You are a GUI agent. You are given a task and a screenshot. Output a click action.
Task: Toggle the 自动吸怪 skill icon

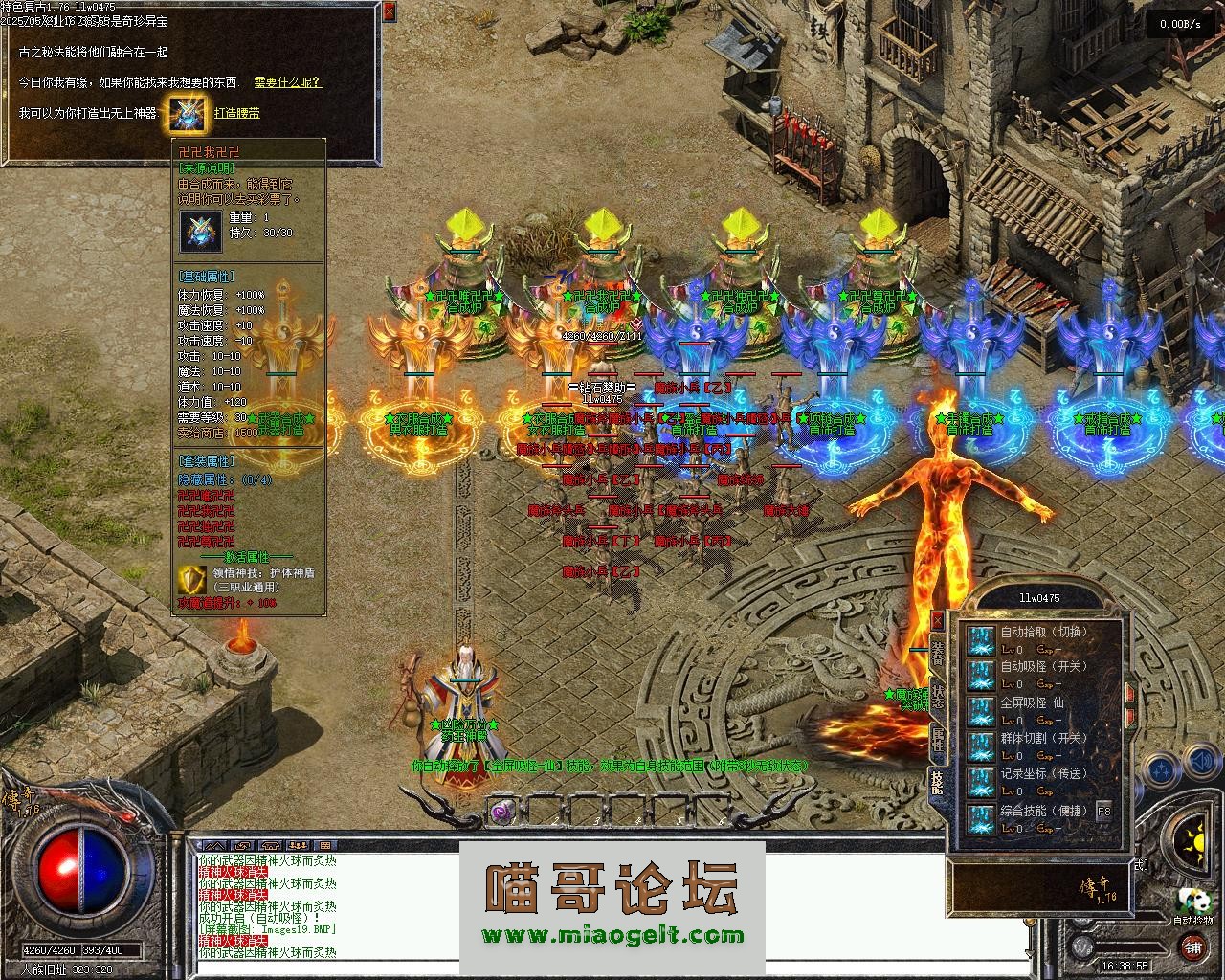(980, 676)
